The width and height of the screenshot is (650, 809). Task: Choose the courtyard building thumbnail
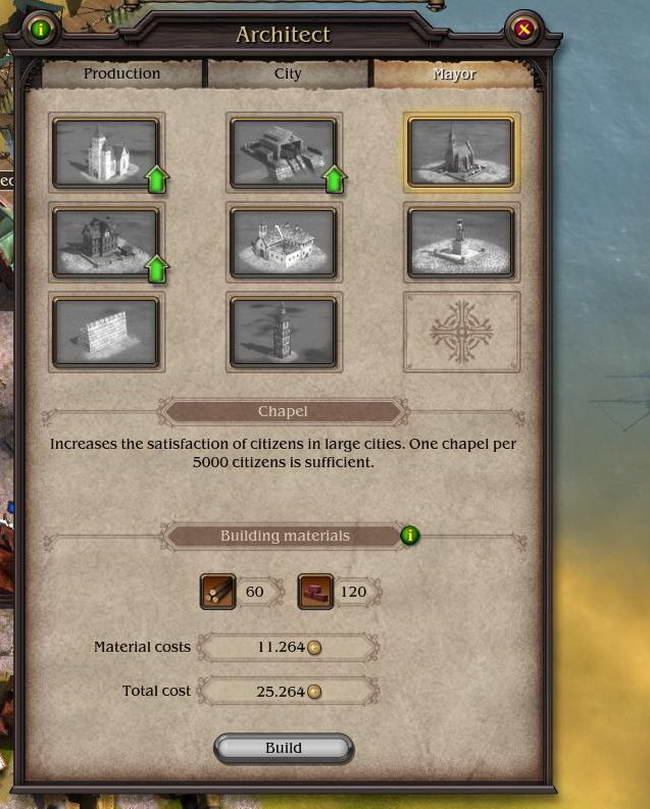(x=283, y=242)
